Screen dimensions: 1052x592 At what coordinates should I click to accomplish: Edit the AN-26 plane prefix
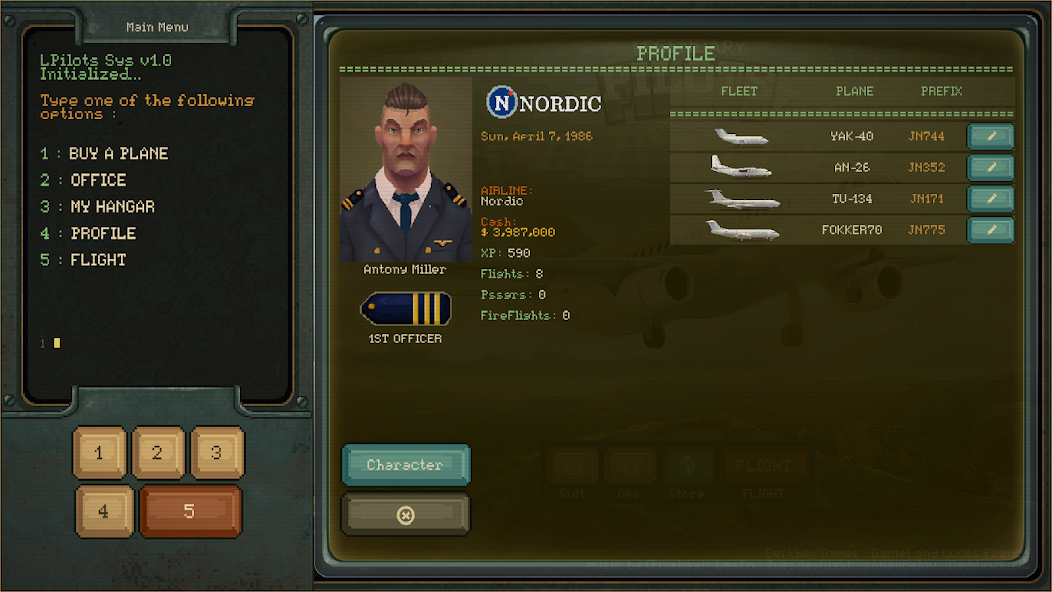(990, 168)
